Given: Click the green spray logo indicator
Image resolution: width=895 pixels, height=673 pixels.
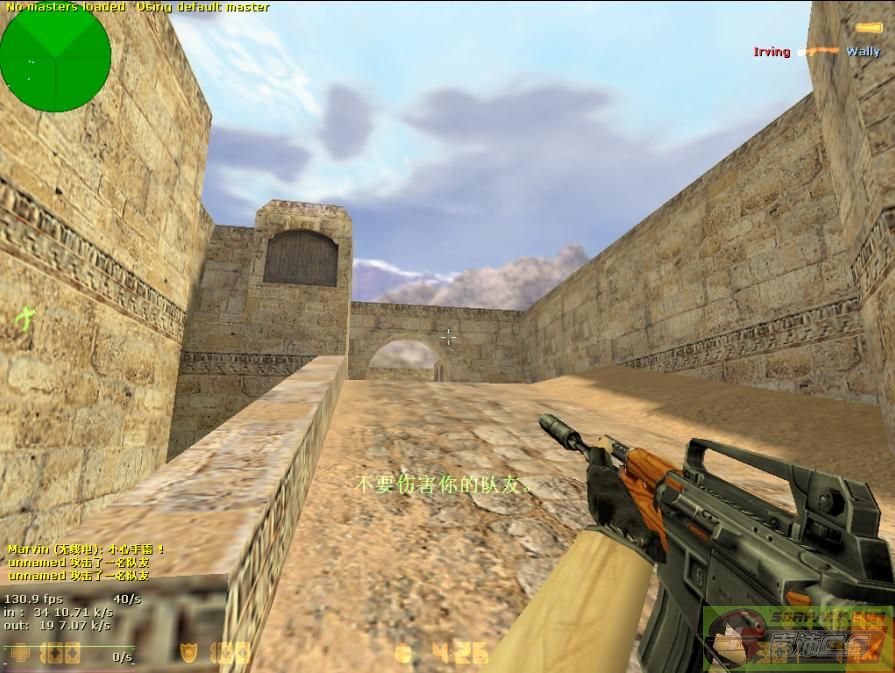Looking at the screenshot, I should (x=24, y=320).
